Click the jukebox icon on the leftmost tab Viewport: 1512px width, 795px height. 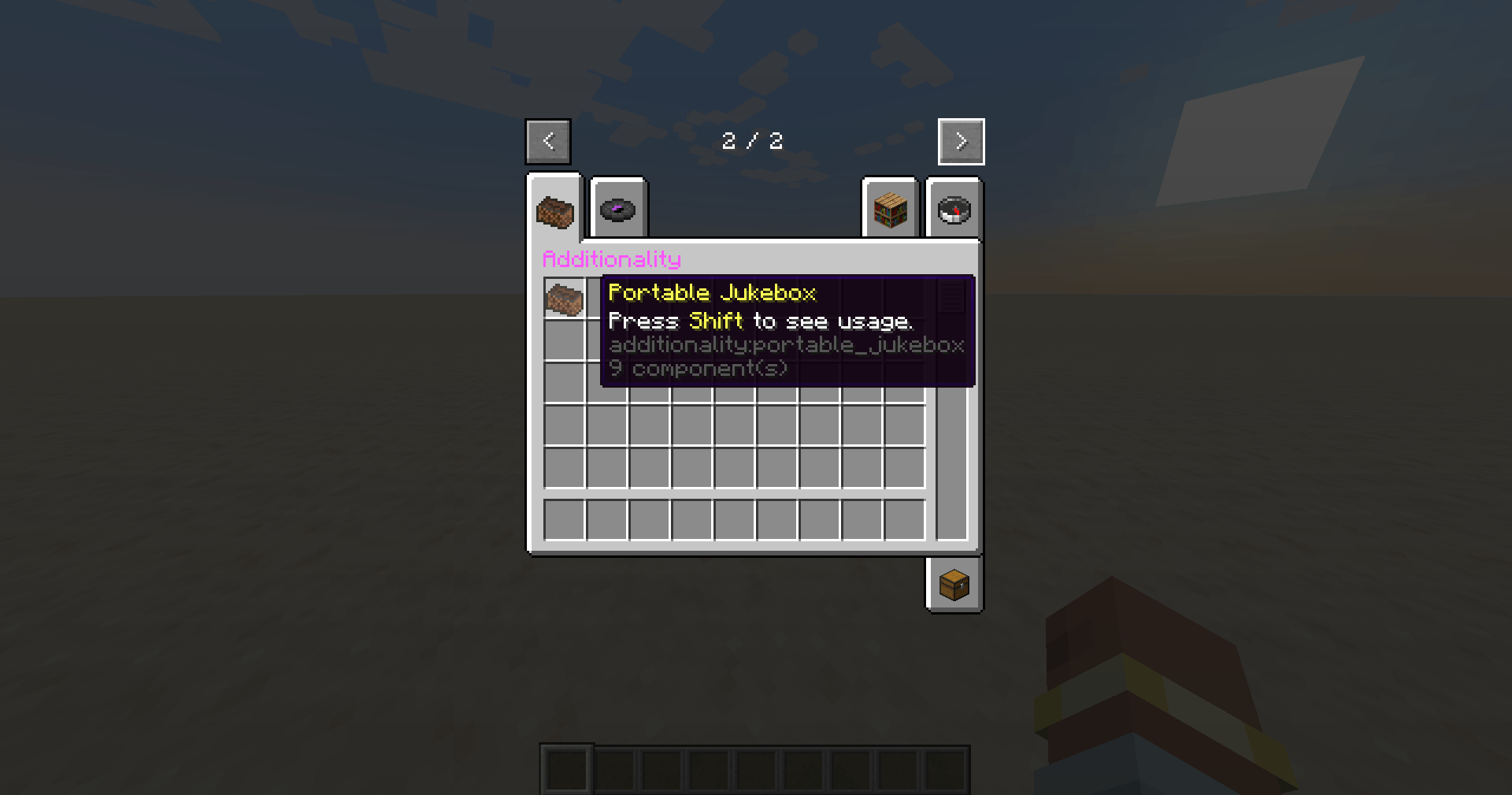point(555,210)
